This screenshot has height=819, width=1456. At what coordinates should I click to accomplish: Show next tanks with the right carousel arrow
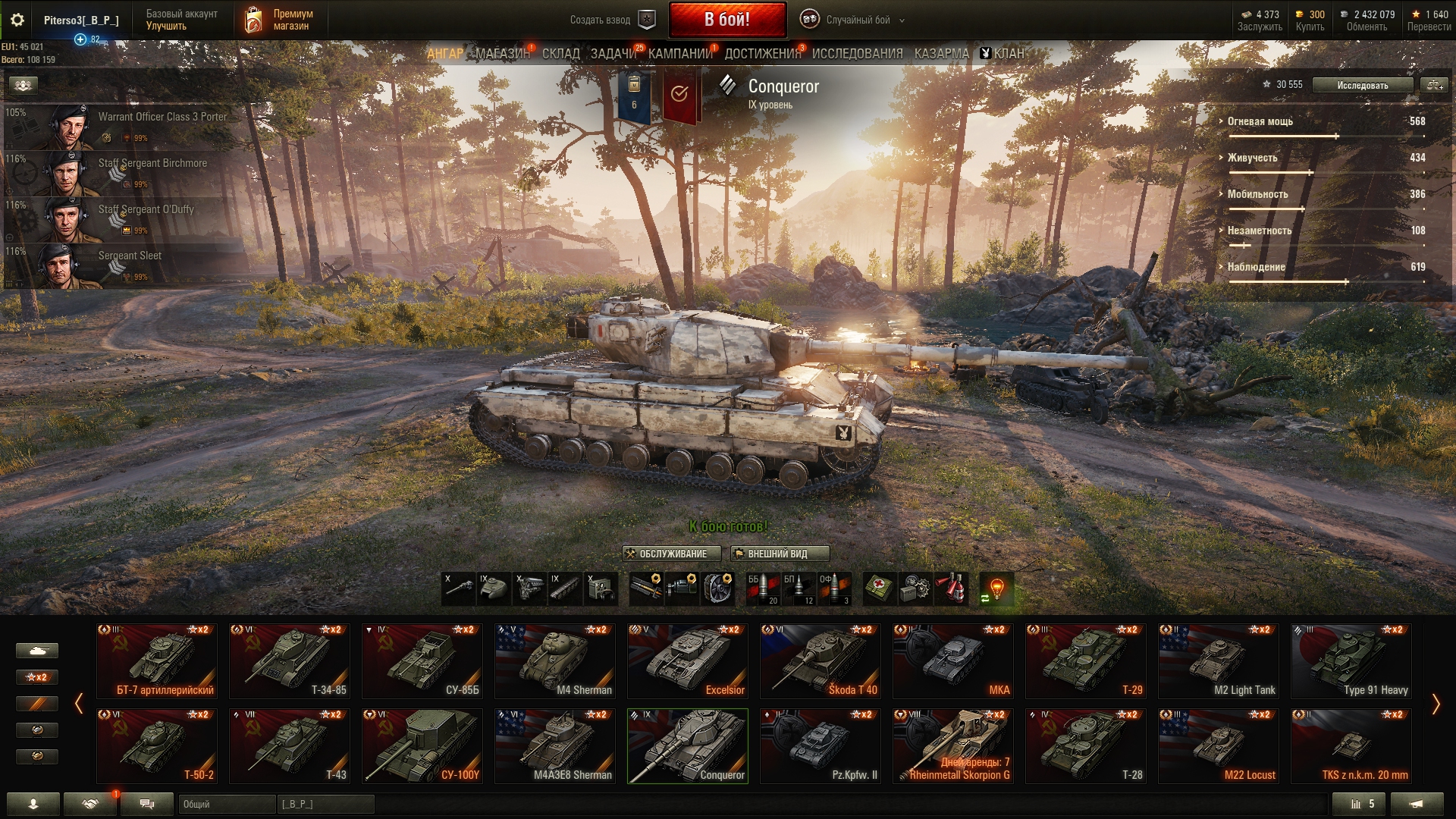[1435, 704]
